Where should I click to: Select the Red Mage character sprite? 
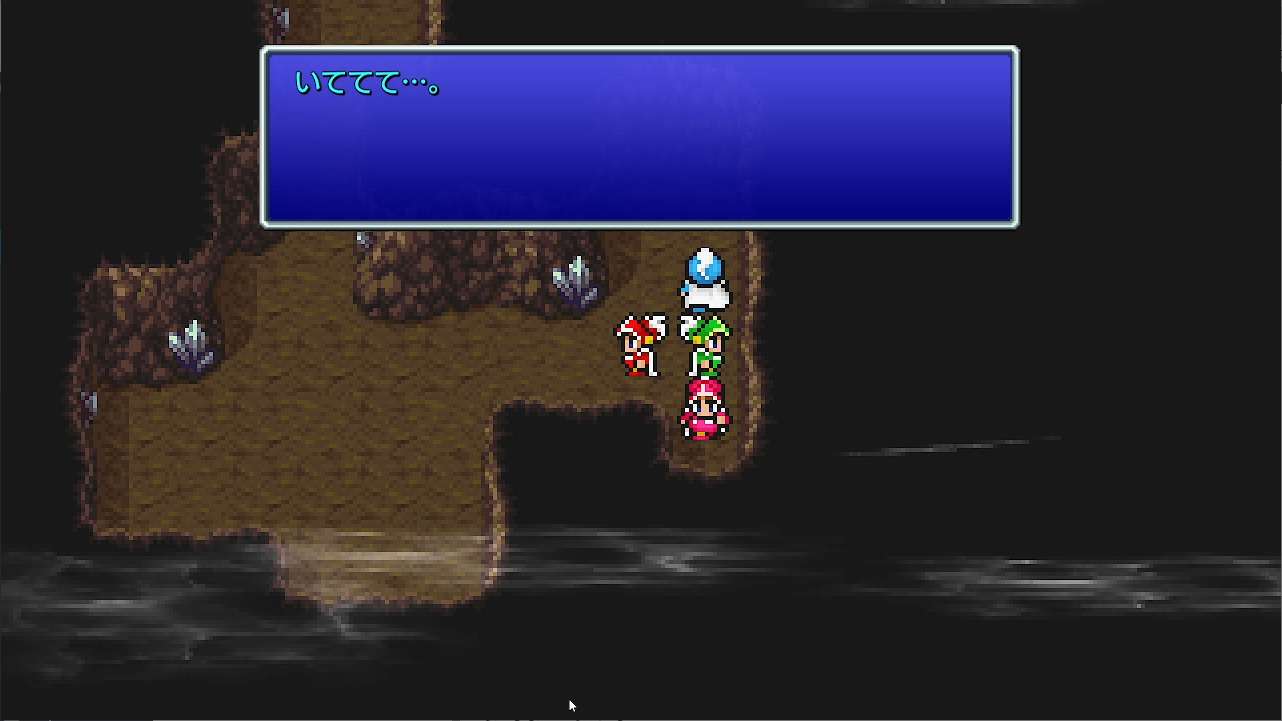point(641,345)
